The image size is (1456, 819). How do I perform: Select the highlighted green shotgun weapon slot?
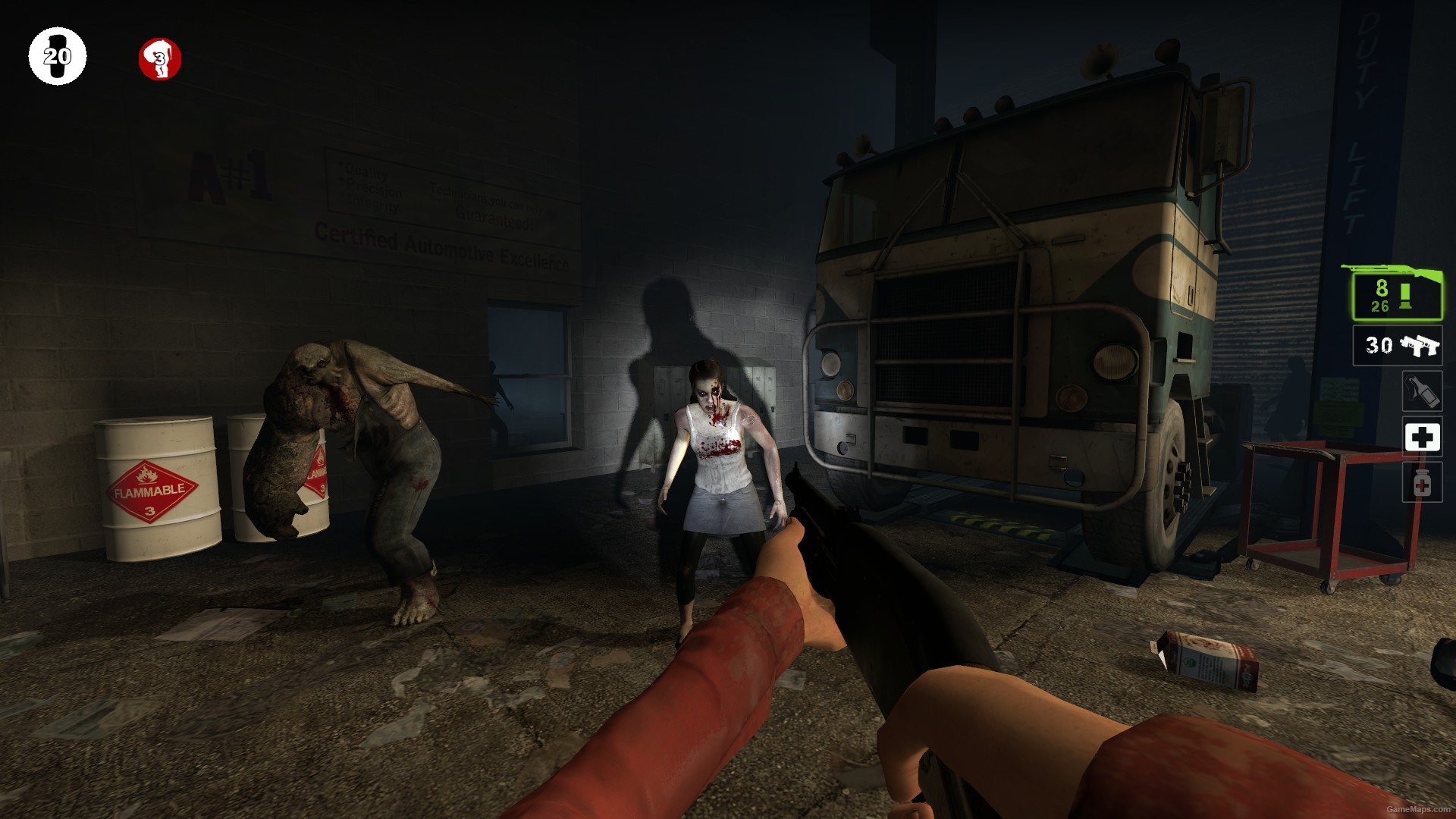(x=1397, y=295)
